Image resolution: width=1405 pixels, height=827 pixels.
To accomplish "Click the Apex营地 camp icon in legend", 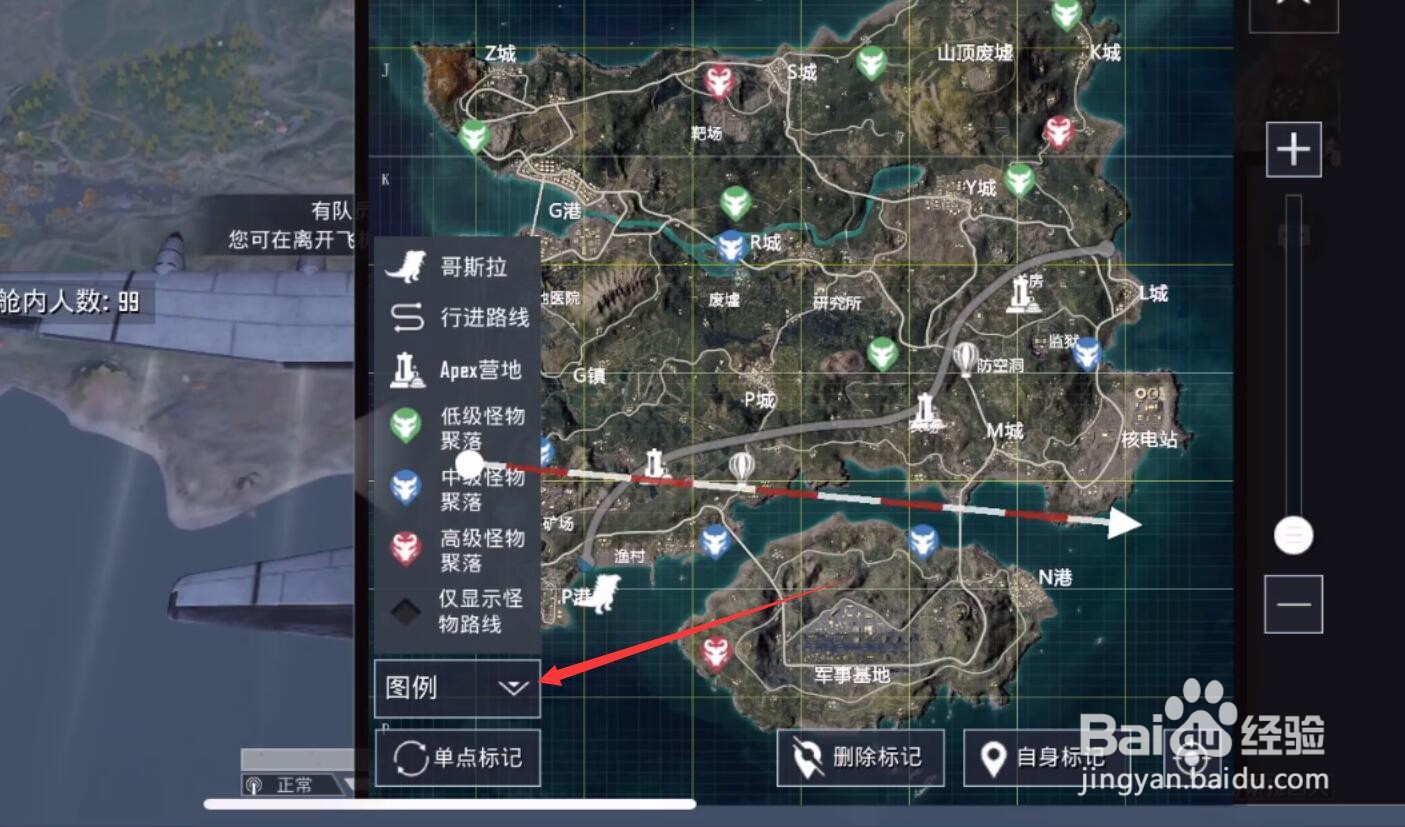I will (x=409, y=368).
